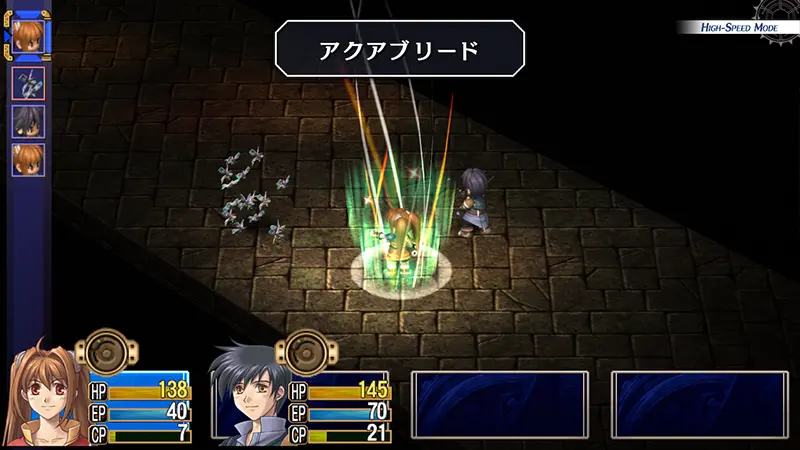This screenshot has width=800, height=450.
Task: Click the enemy insect icon in turn order
Action: point(27,83)
